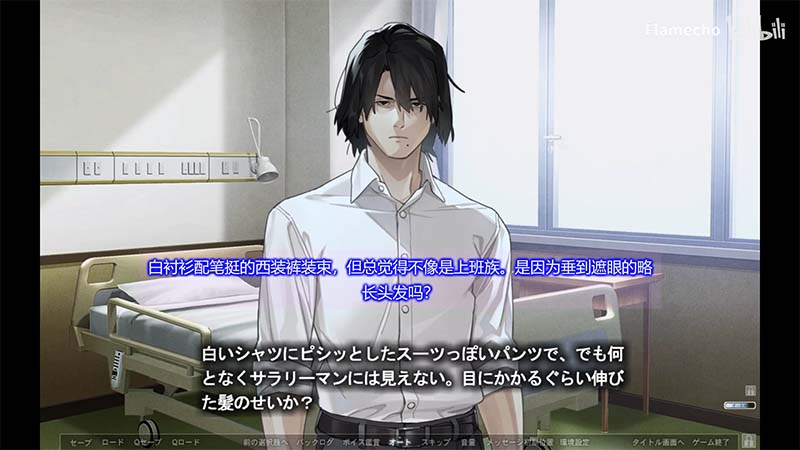Screen dimensions: 800x450
Task: Return to title with タイトル画面へ
Action: [x=655, y=441]
